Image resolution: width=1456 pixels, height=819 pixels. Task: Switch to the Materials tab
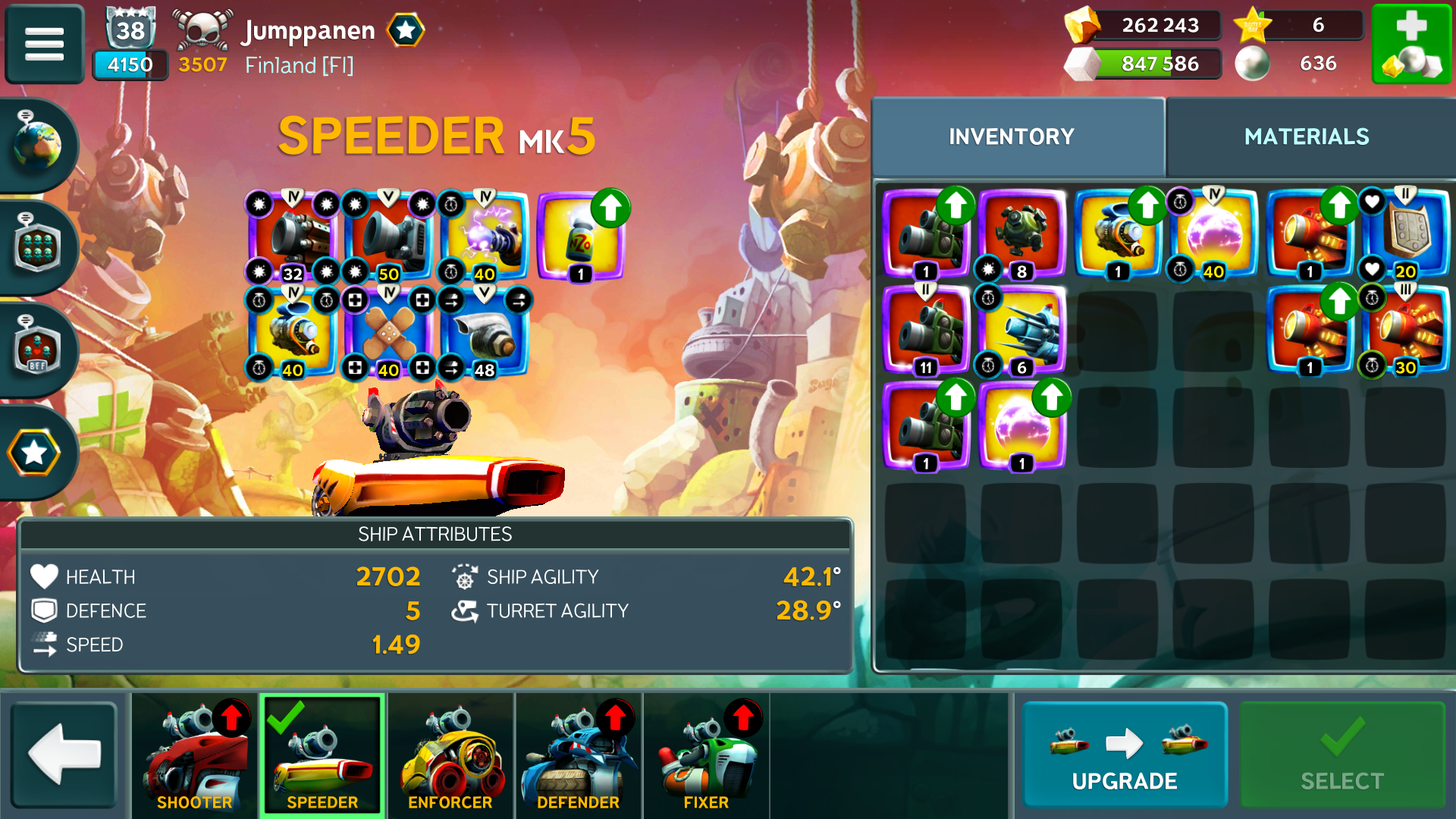pos(1306,136)
